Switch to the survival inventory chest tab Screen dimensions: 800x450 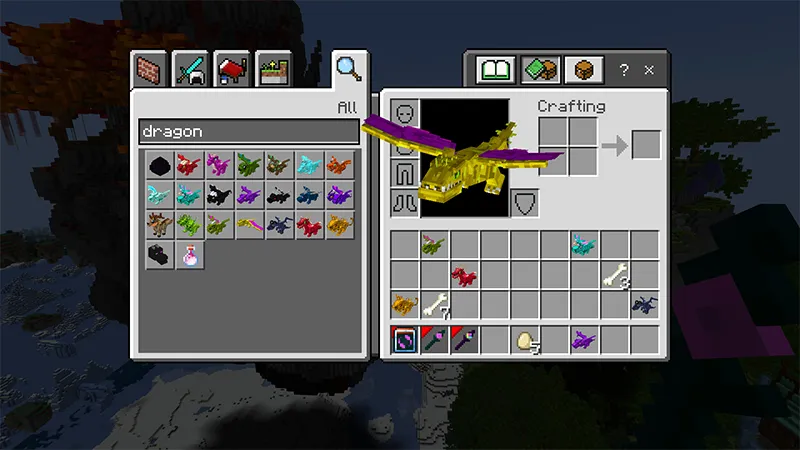coord(582,70)
